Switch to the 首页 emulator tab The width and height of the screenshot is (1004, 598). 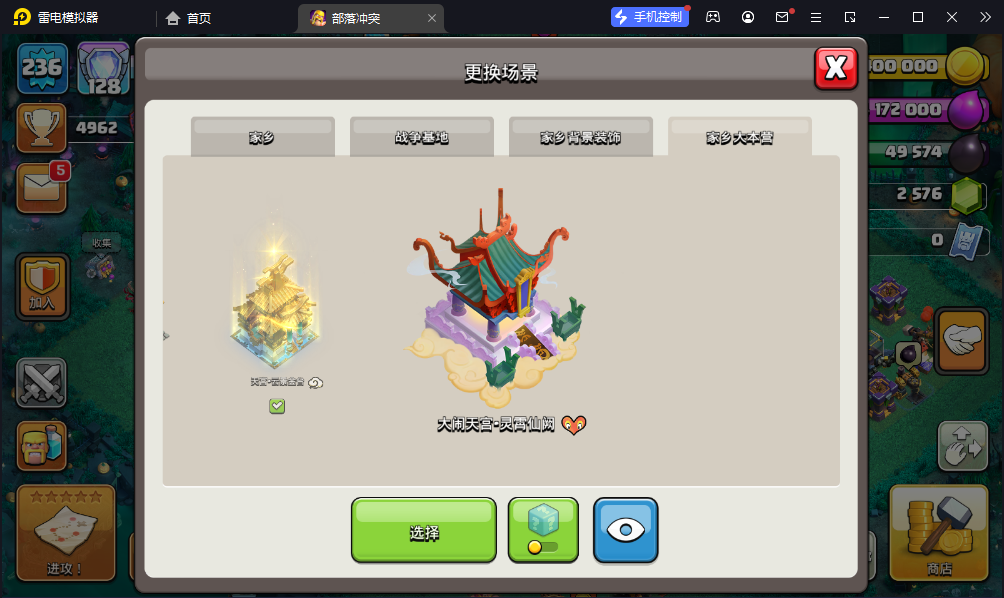[189, 18]
